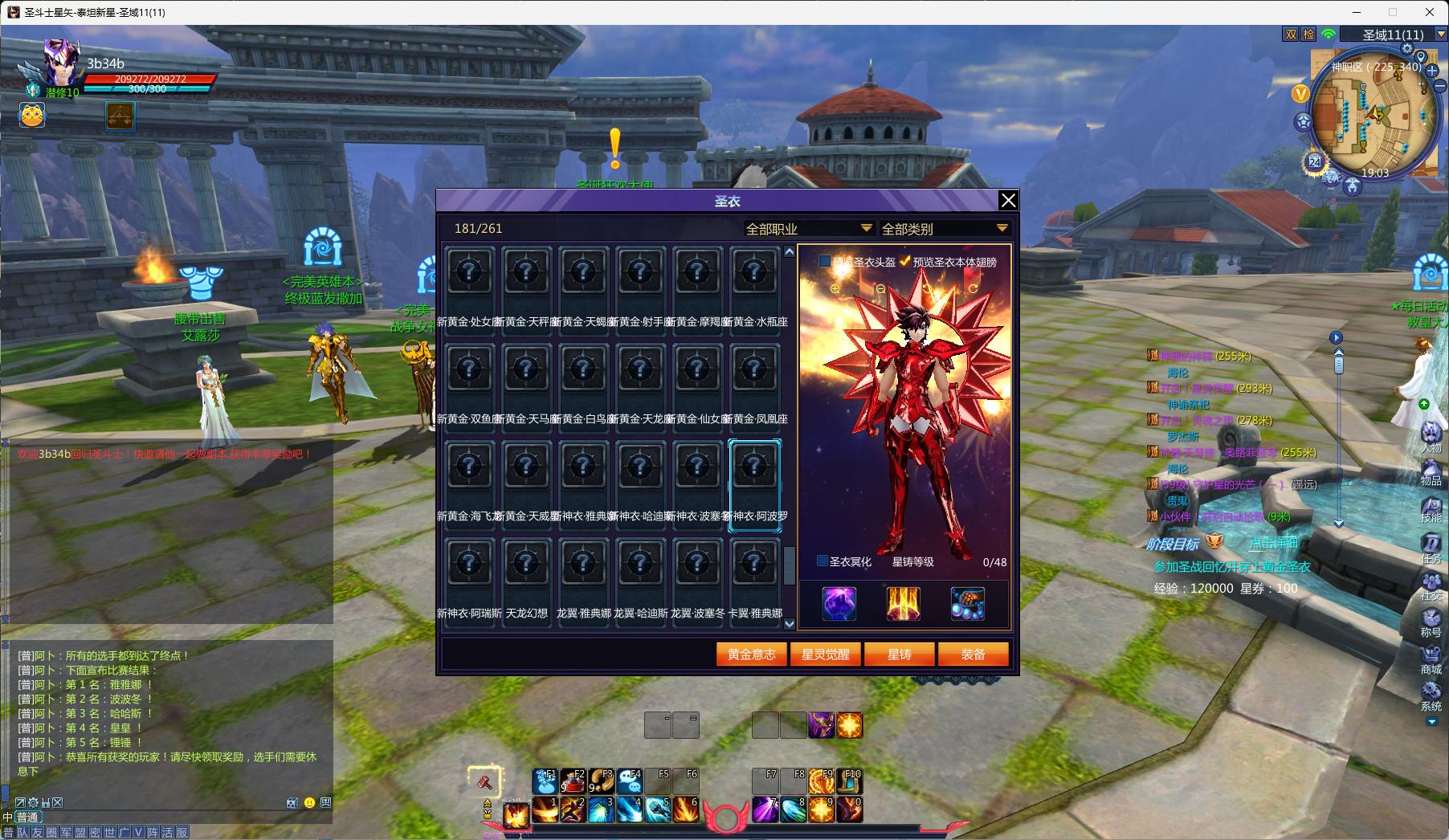Zoom in the minimap with plus button
Viewport: 1449px width, 840px height.
click(x=1432, y=71)
